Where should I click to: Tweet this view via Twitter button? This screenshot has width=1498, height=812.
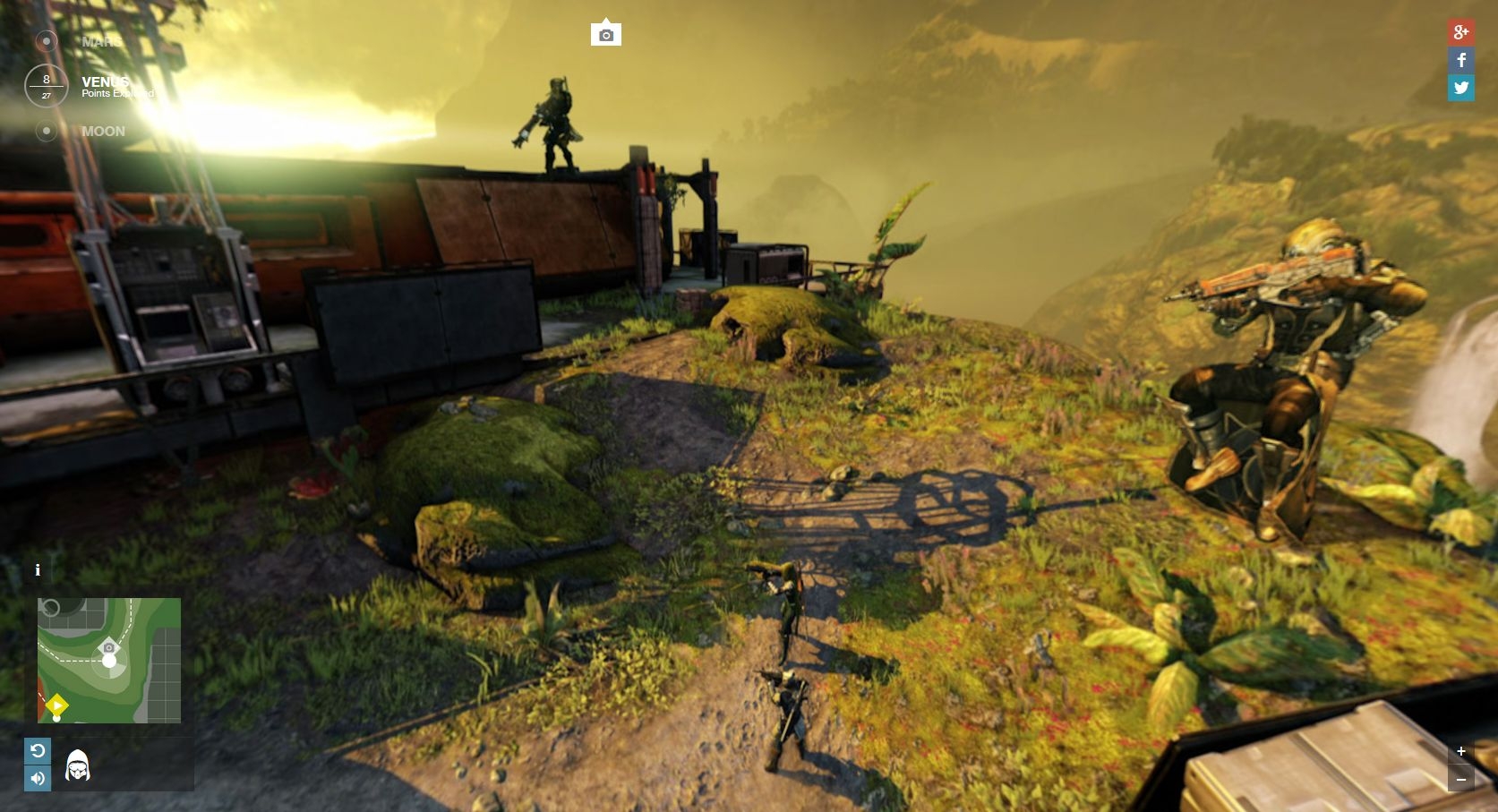(x=1460, y=88)
